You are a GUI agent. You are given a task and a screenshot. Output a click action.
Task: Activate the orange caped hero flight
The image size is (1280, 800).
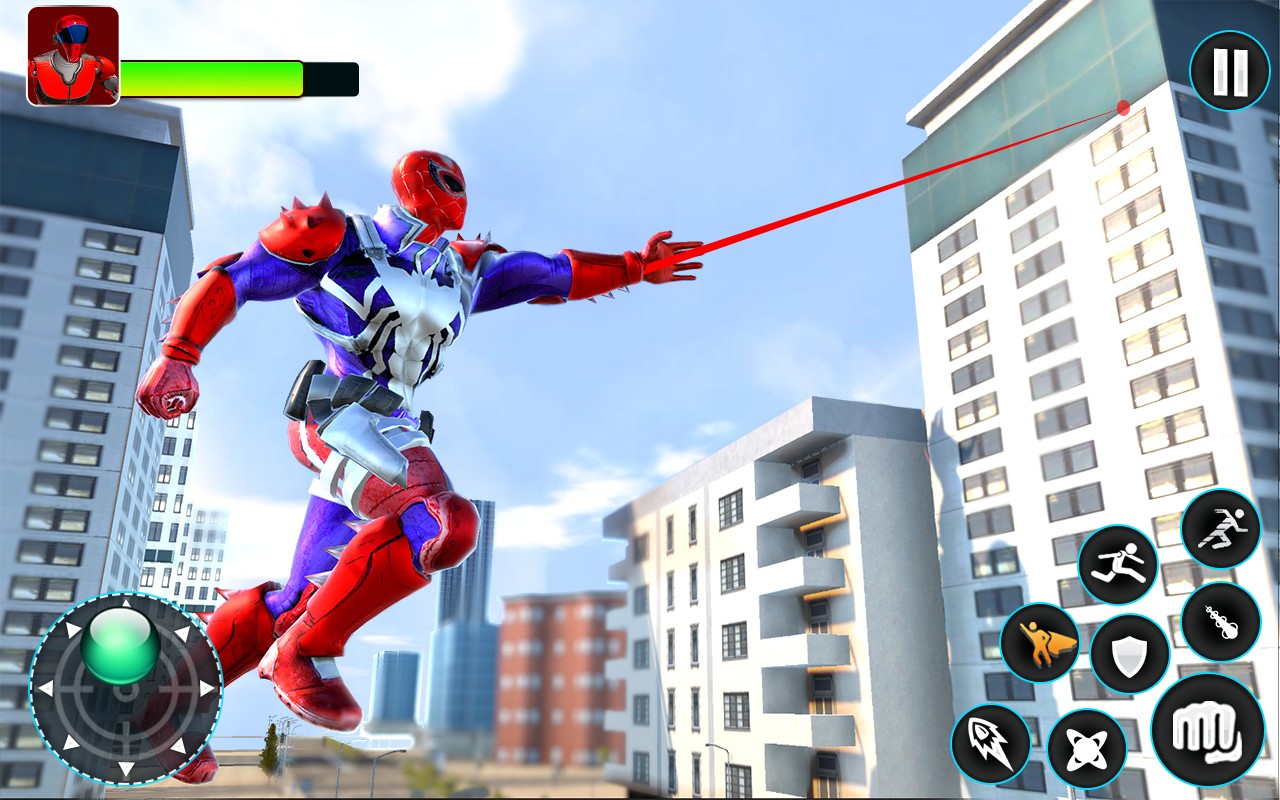(1040, 643)
